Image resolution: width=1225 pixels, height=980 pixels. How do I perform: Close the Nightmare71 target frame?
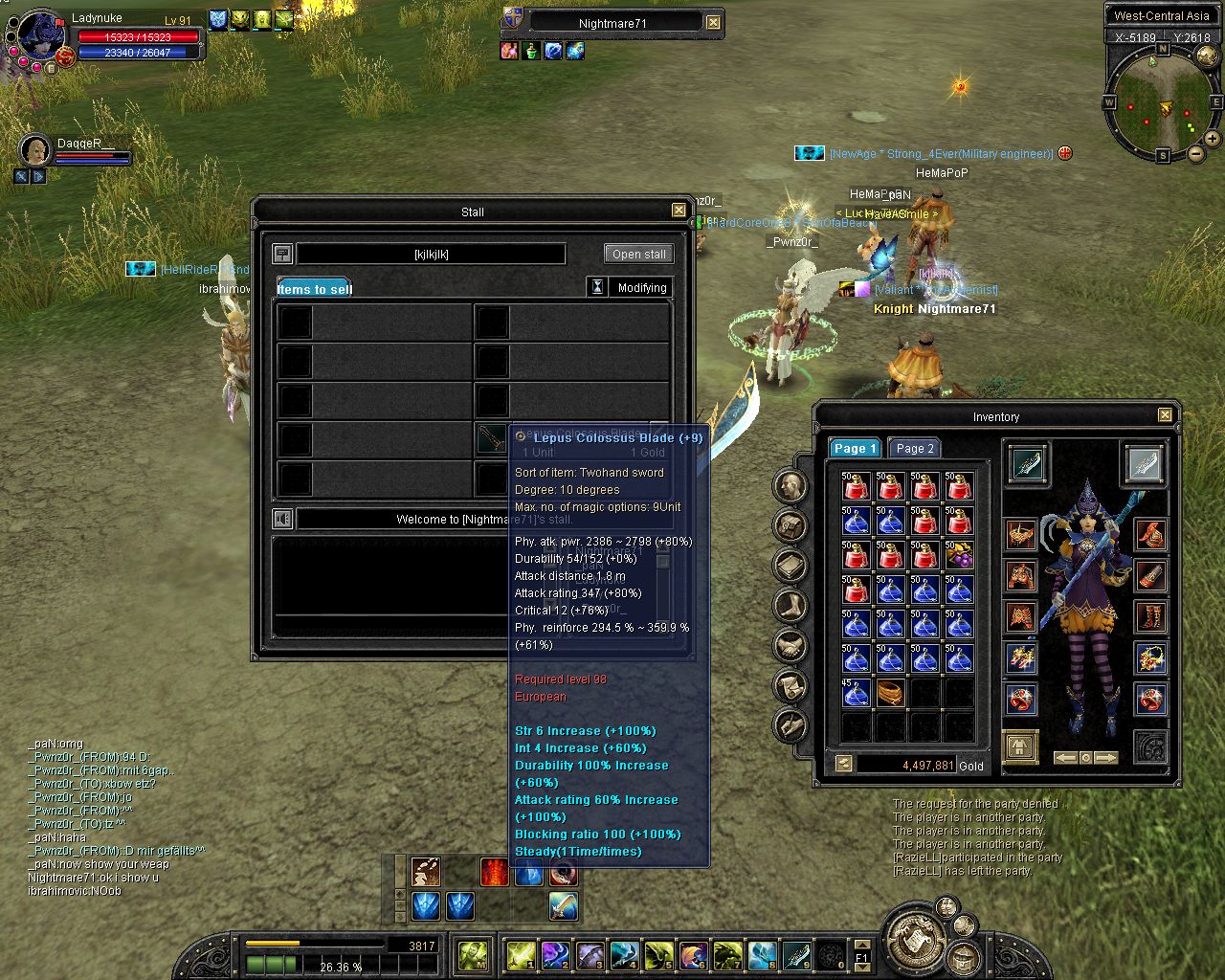click(714, 22)
